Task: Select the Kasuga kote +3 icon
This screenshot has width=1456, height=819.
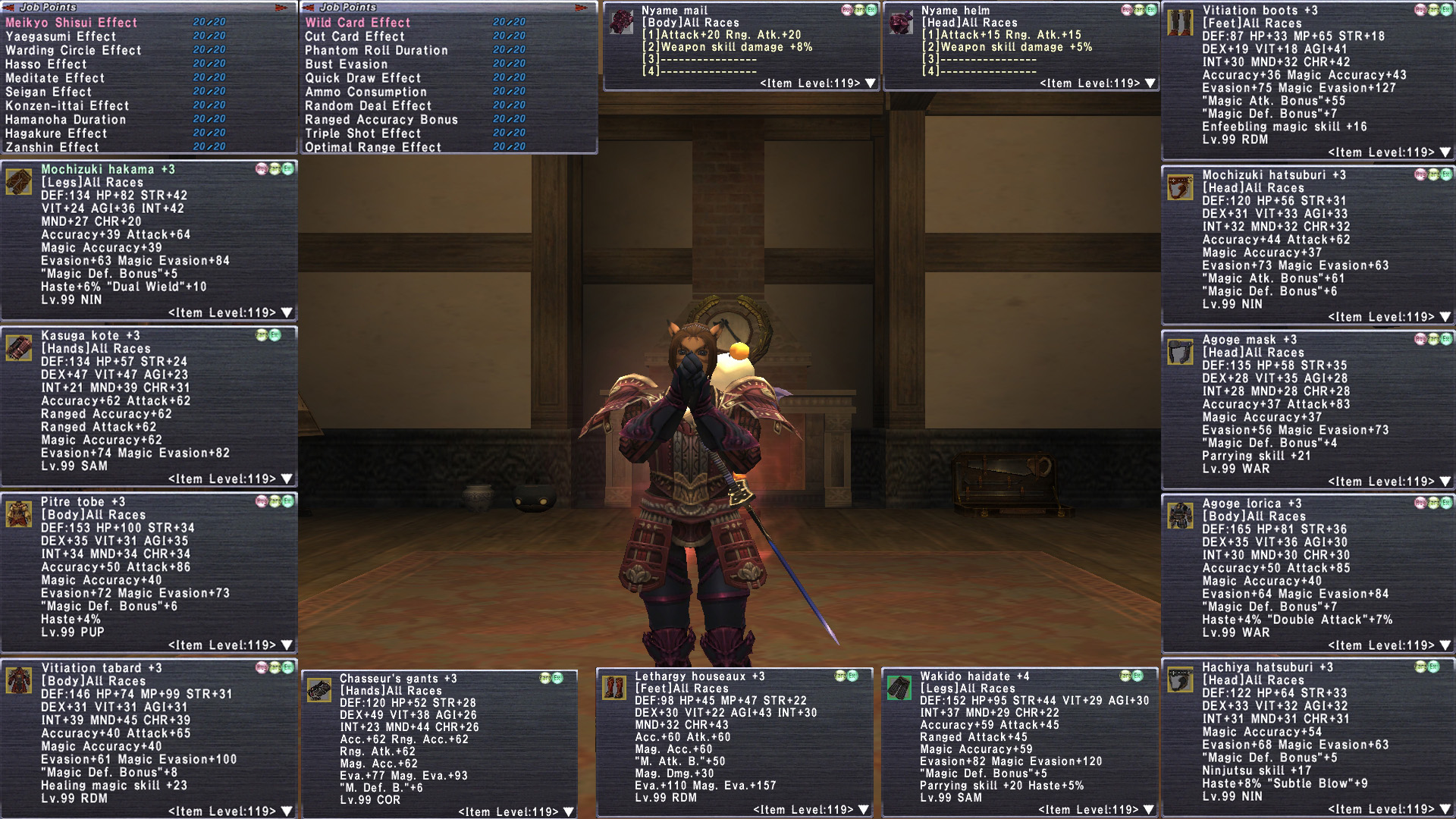Action: point(19,349)
